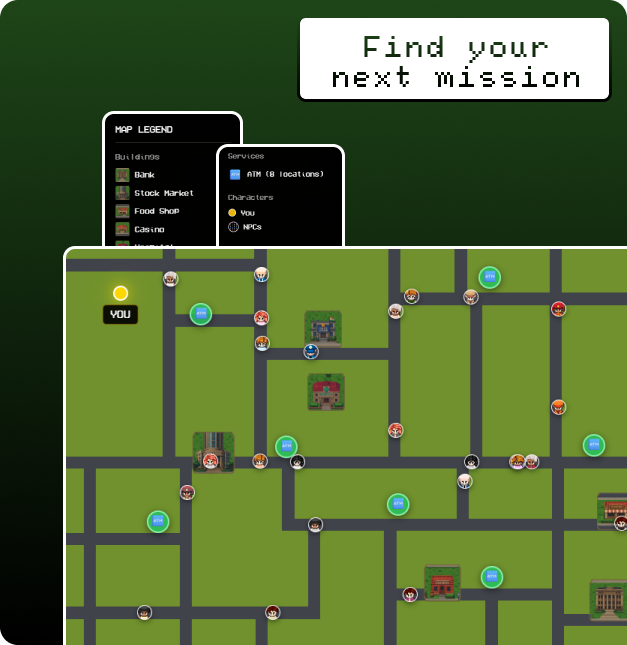The width and height of the screenshot is (627, 645).
Task: Select the Casino legend entry
Action: (x=149, y=229)
